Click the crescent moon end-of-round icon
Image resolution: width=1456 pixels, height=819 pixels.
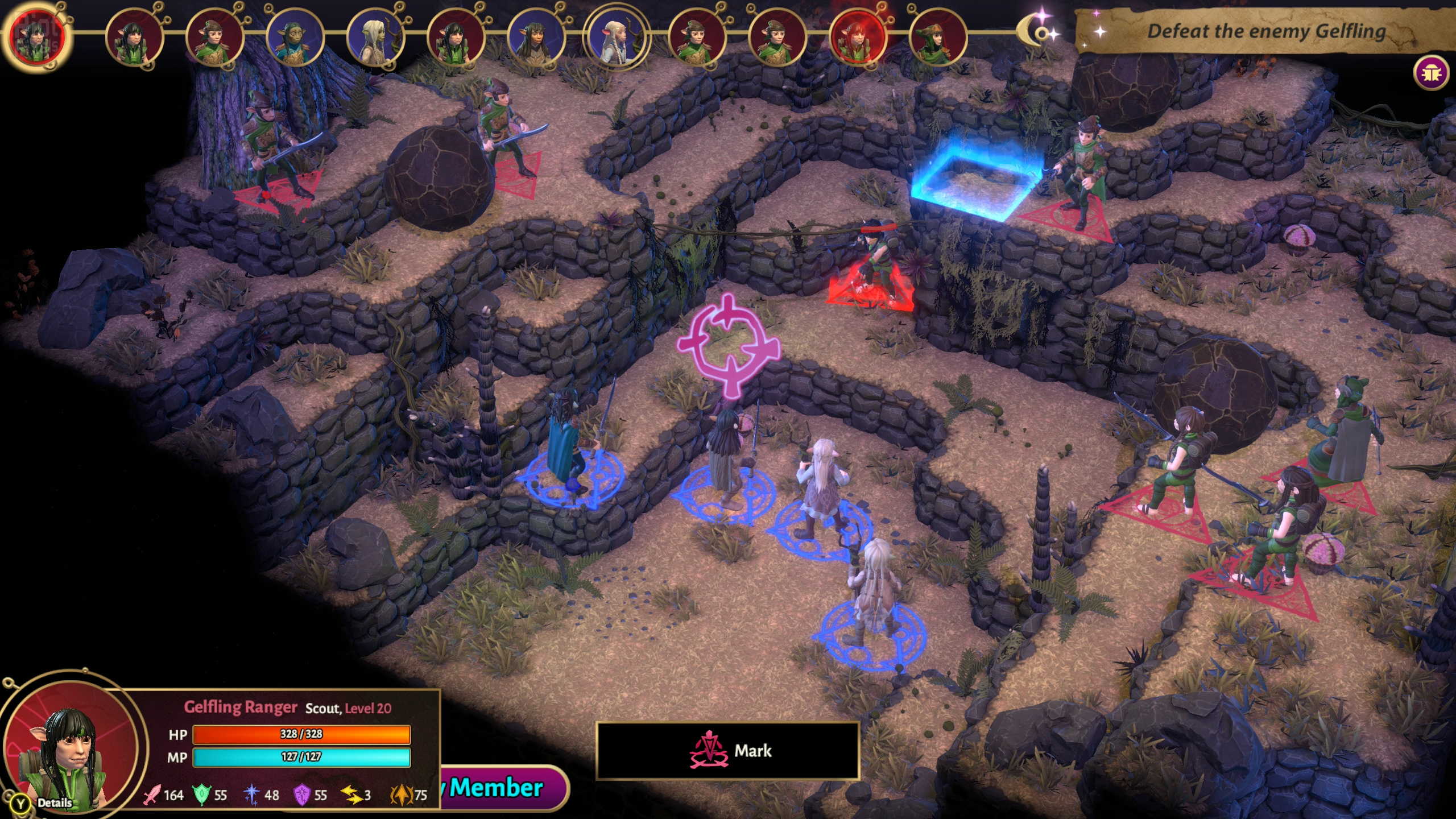pyautogui.click(x=1039, y=32)
